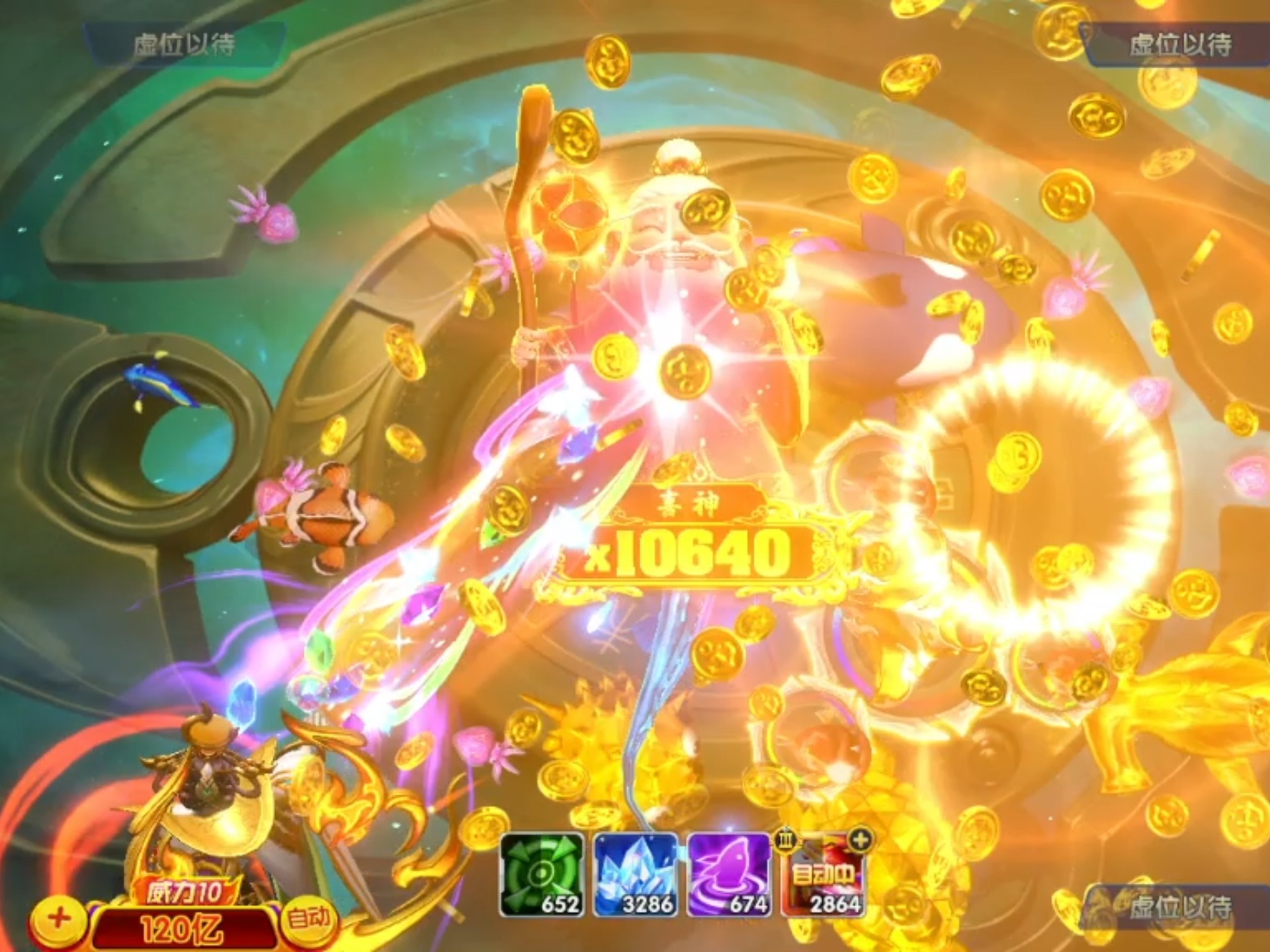The width and height of the screenshot is (1270, 952).
Task: Use the blue ice crystal freeze skill
Action: (x=636, y=874)
